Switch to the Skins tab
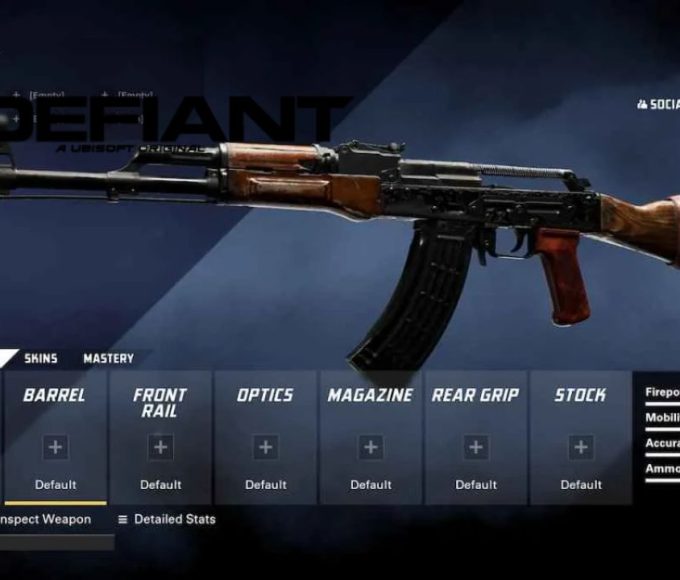The height and width of the screenshot is (580, 680). tap(41, 359)
